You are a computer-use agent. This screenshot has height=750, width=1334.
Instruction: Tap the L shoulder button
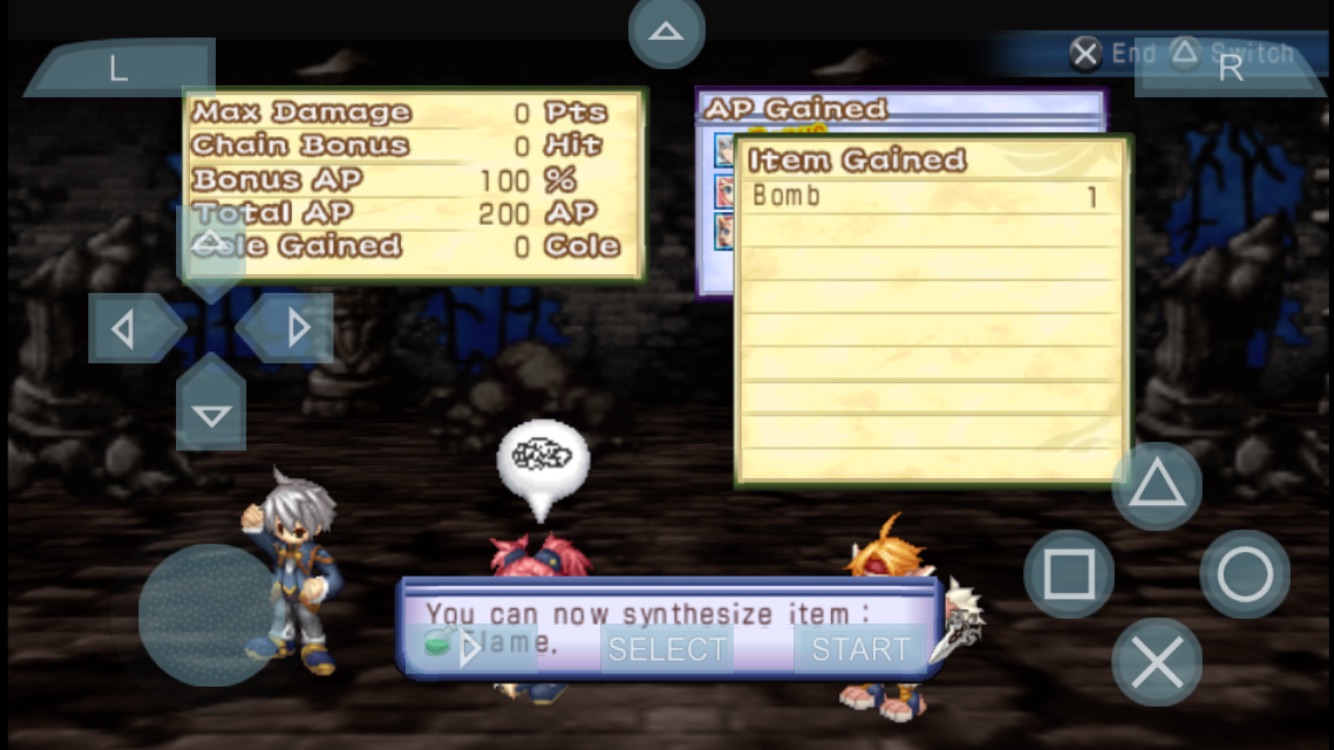click(118, 68)
